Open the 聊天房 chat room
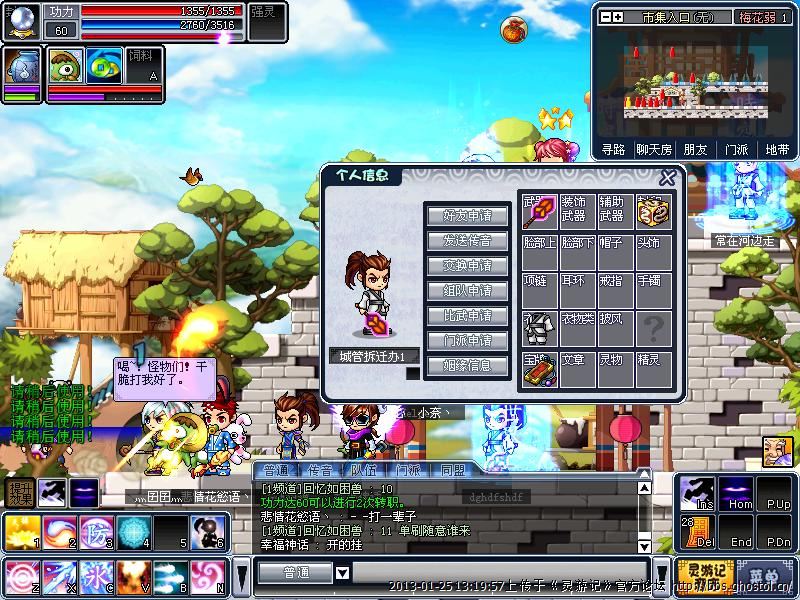Screen dimensions: 800x600 point(655,149)
